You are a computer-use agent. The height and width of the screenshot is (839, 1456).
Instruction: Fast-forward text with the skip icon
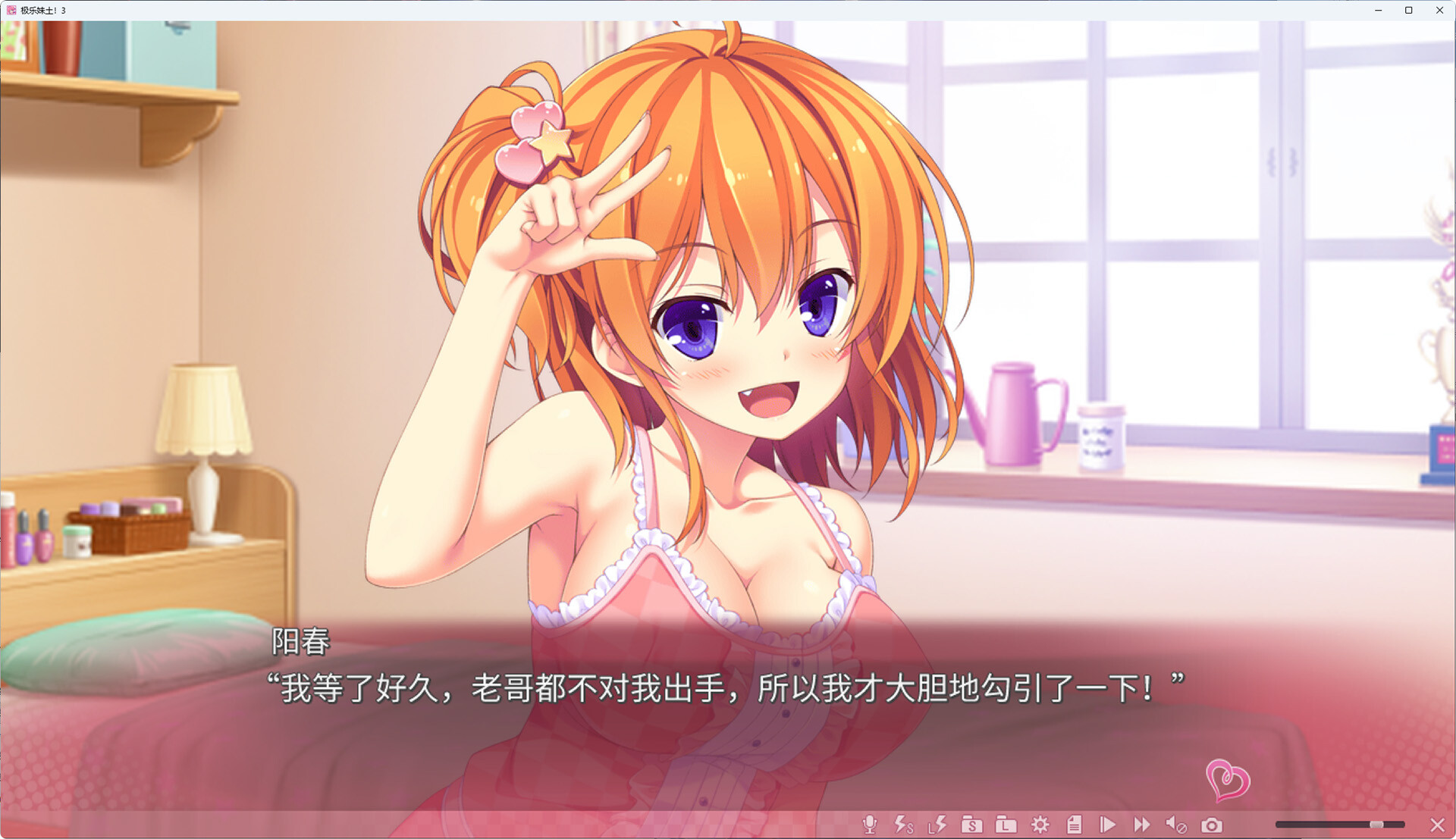(1141, 825)
